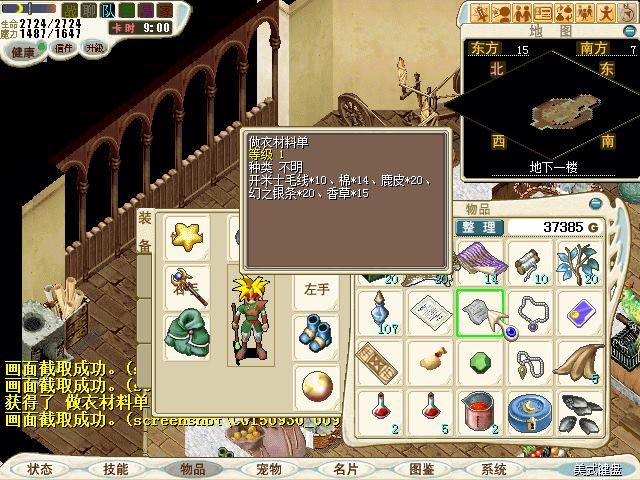Select the blue moon box item
640x480 pixels.
[530, 408]
